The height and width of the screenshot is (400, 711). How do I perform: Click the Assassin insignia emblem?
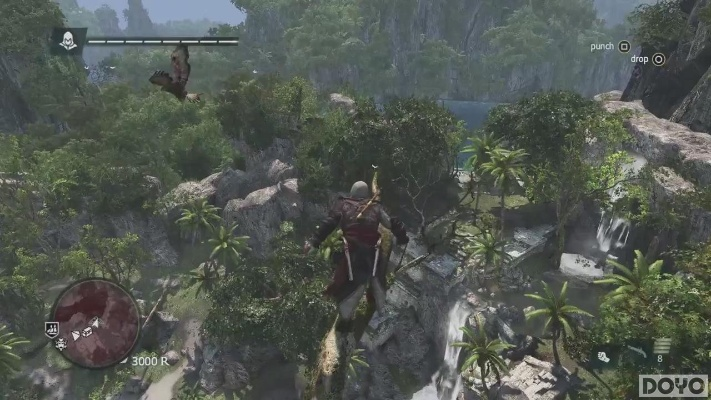pos(68,40)
